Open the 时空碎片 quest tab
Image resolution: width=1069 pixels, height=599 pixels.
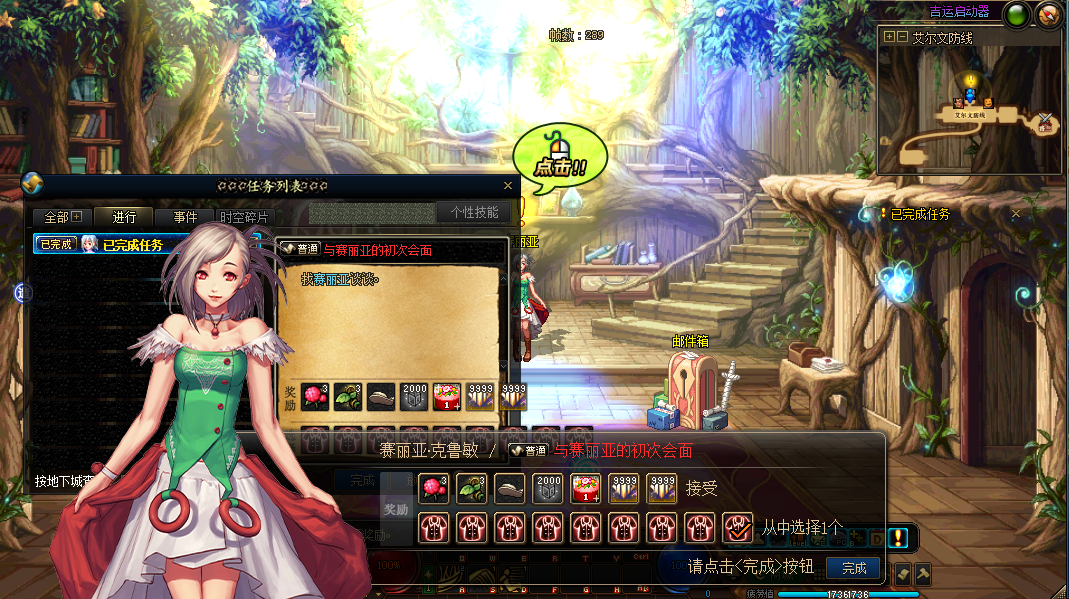(244, 217)
